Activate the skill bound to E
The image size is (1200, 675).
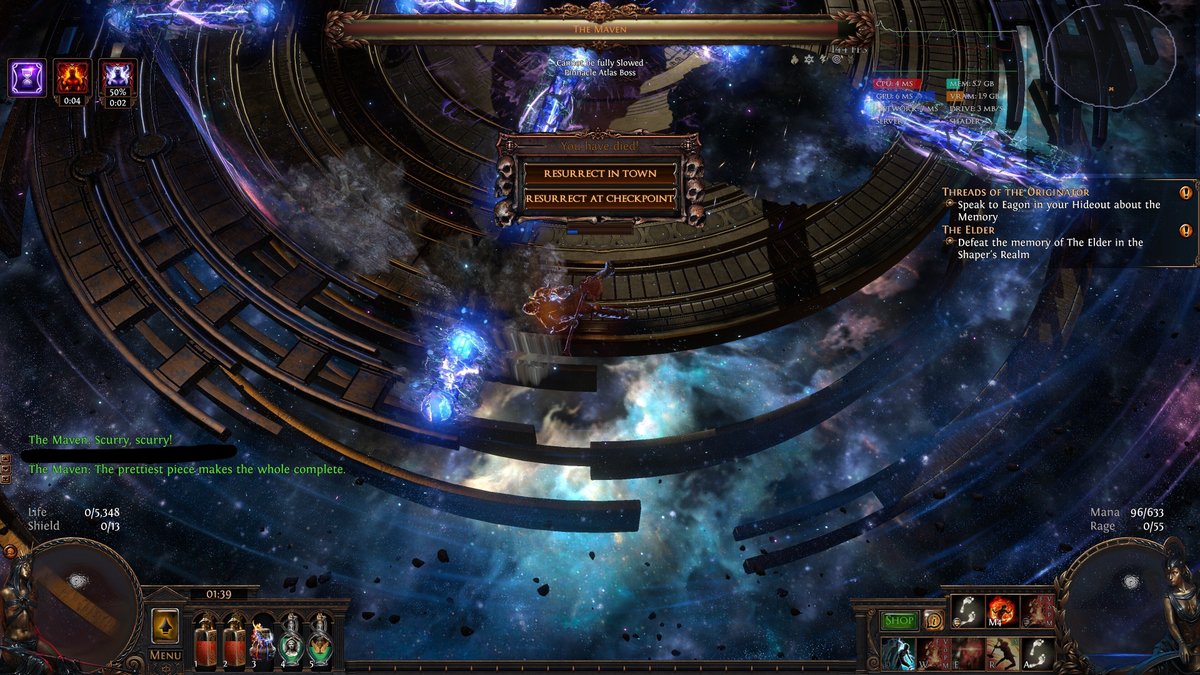coord(968,653)
